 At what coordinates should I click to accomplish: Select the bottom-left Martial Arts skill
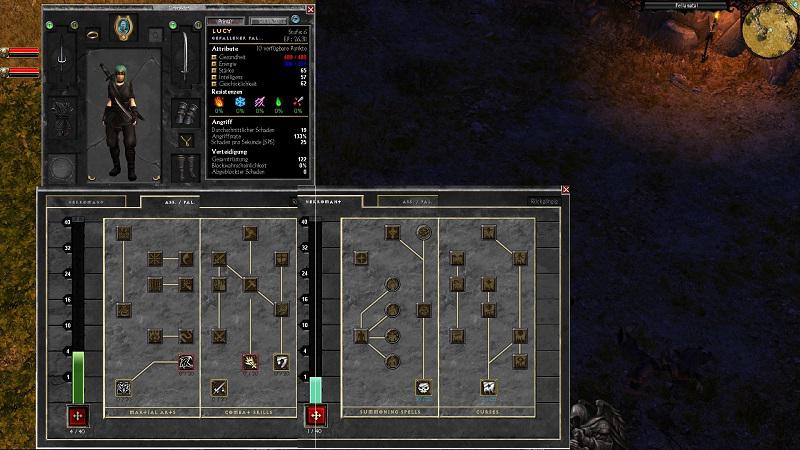[x=124, y=387]
